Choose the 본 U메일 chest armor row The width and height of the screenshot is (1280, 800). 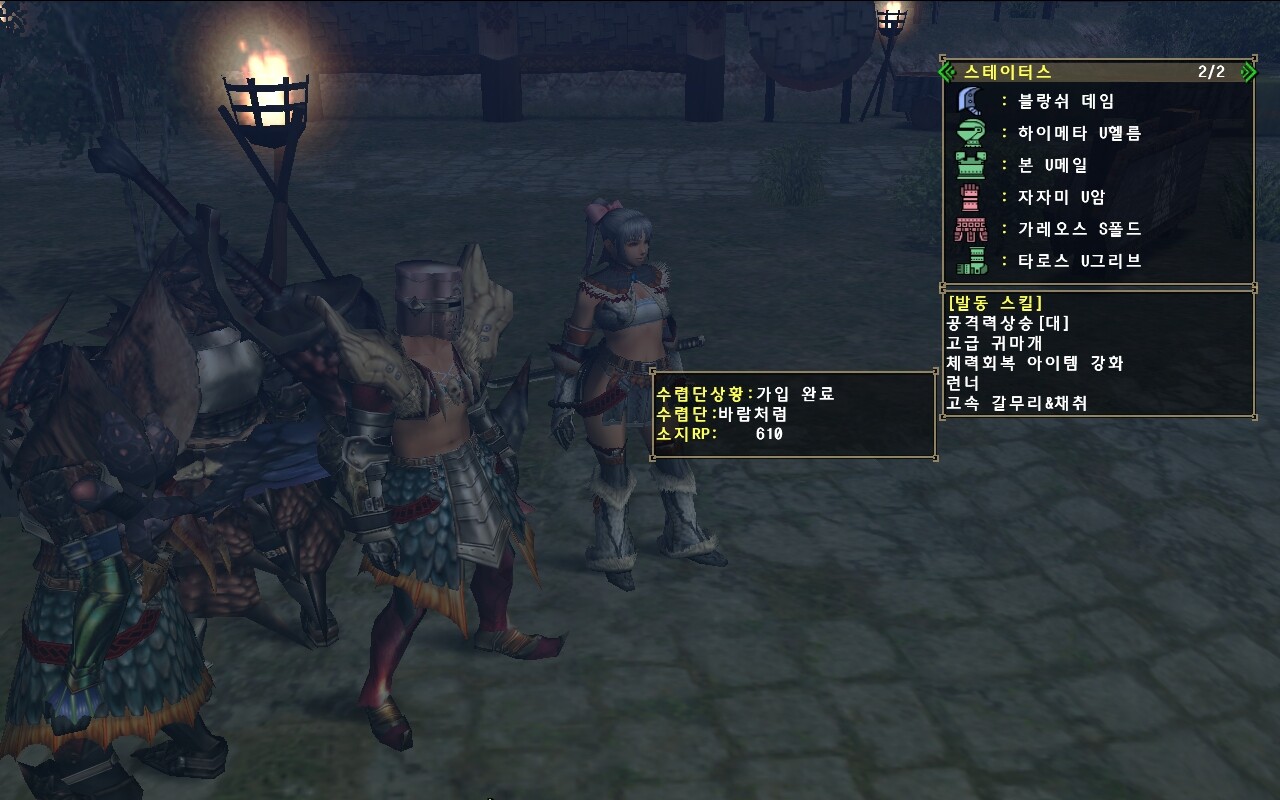1052,165
